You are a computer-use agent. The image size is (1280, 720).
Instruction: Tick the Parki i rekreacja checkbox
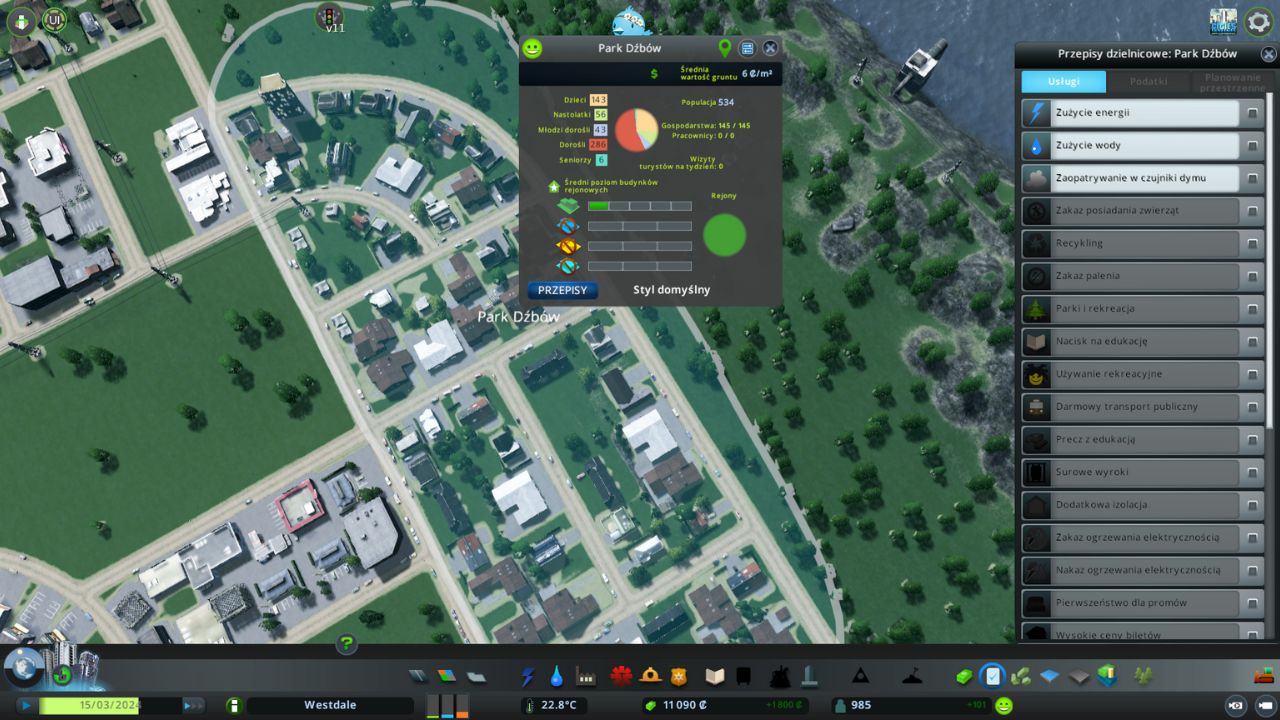1251,309
